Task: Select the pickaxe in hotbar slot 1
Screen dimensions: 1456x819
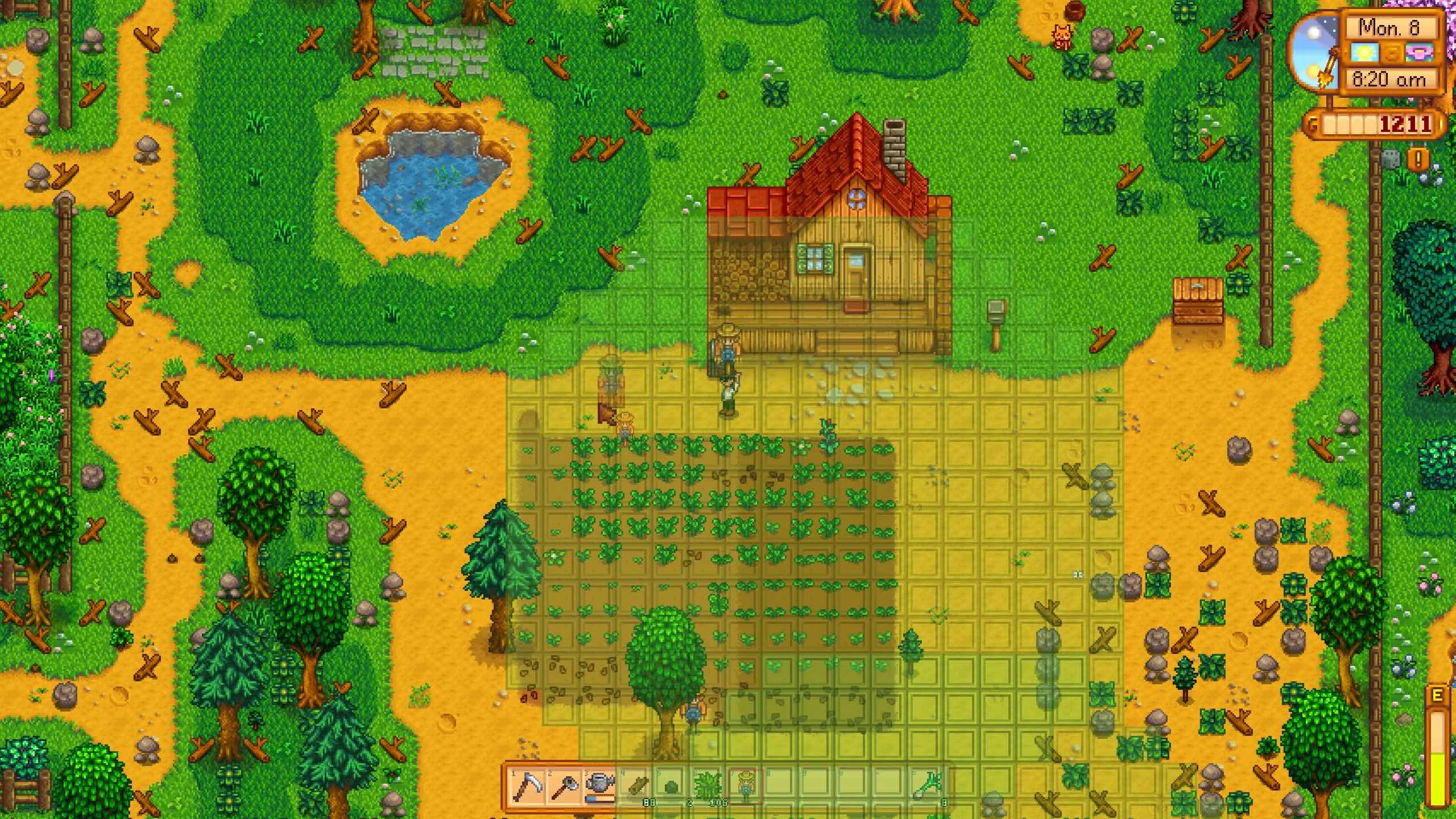Action: [x=527, y=786]
